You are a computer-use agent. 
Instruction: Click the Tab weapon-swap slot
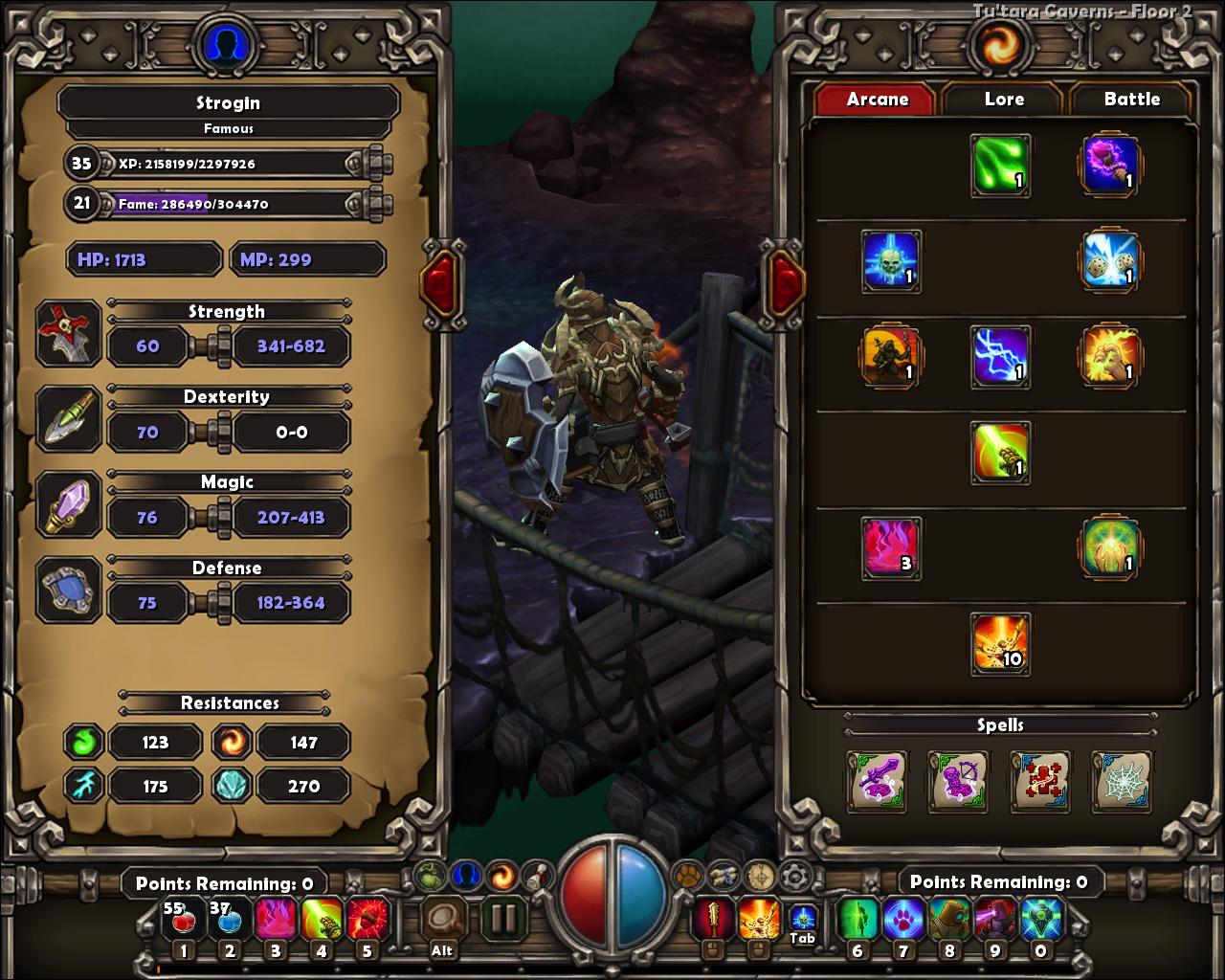[802, 921]
